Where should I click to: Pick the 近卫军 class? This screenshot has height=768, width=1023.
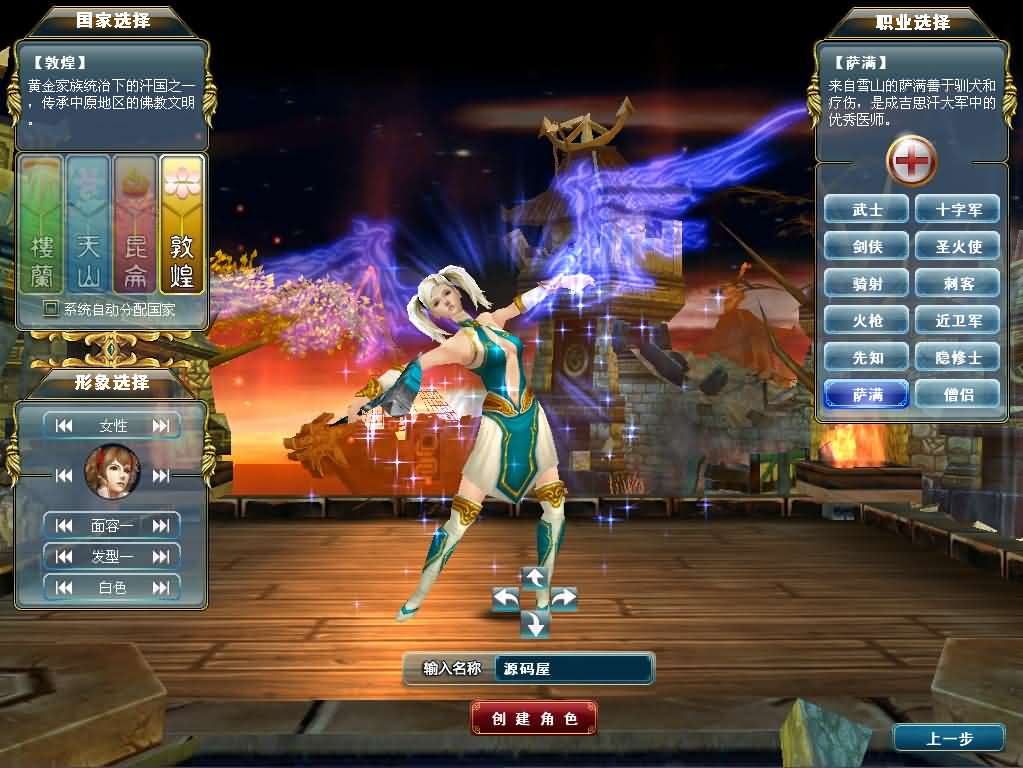[957, 320]
